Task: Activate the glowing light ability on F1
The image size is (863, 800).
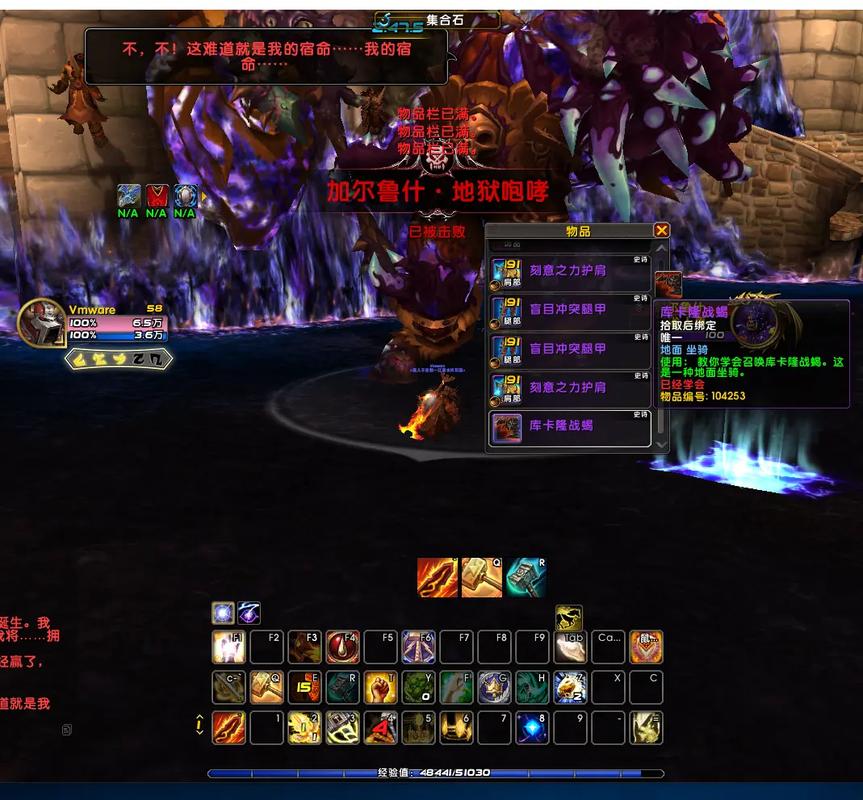Action: click(229, 647)
